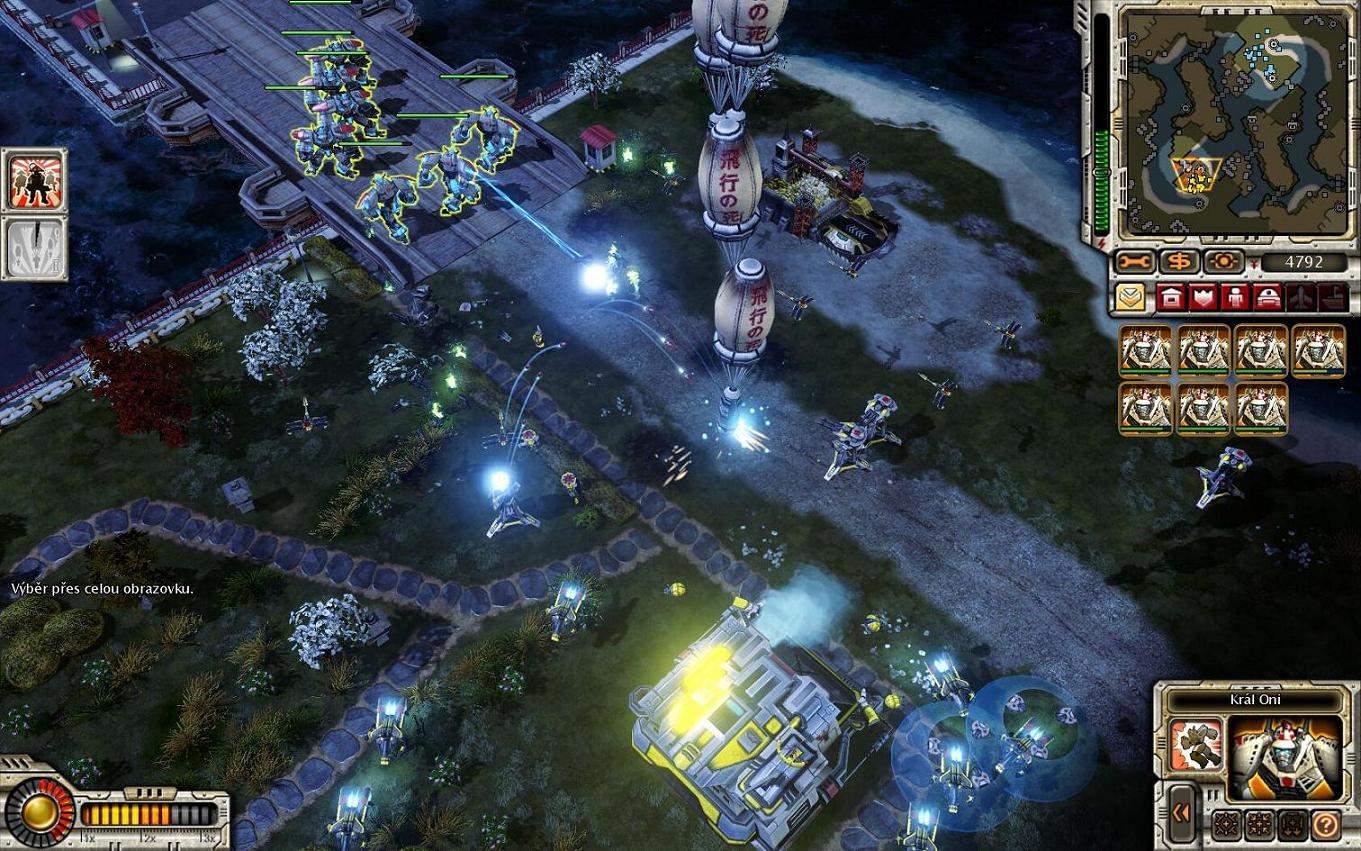Screen dimensions: 1361x851
Task: Open the vehicles production tab
Action: tap(1269, 298)
